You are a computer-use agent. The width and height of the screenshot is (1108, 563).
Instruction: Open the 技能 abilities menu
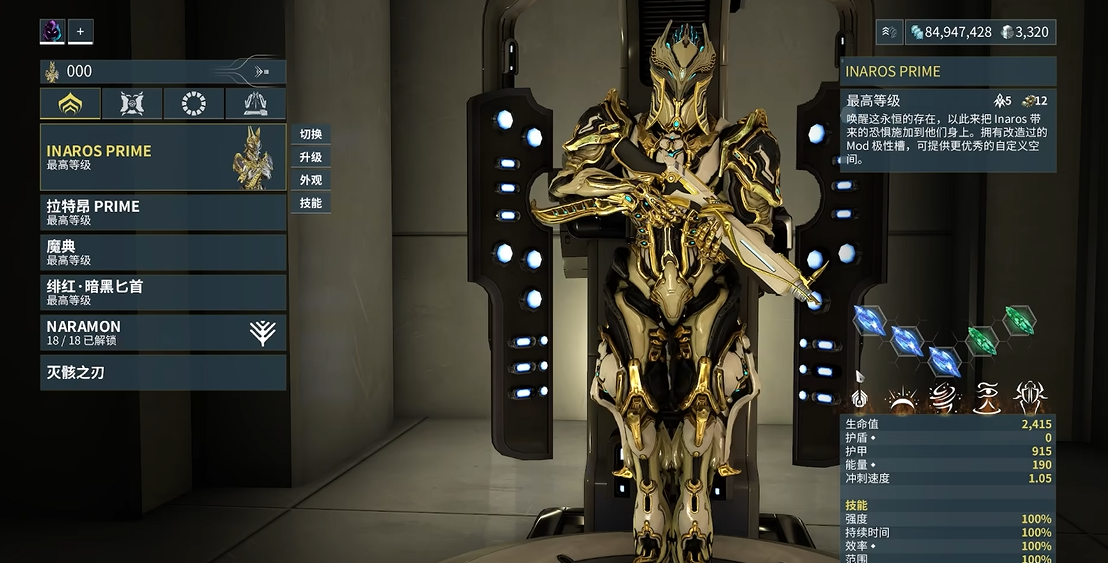click(x=310, y=203)
